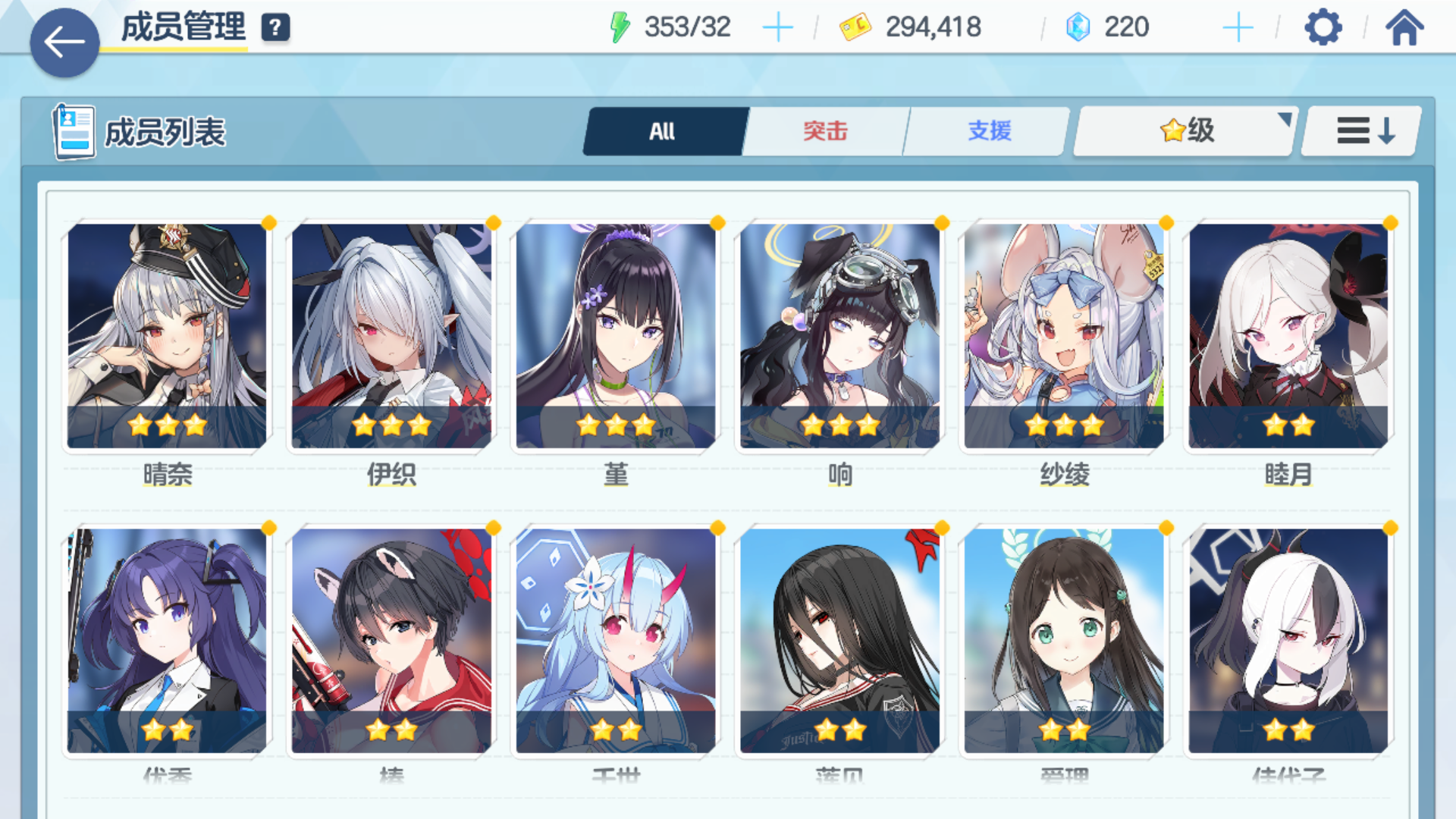Purchase AP with the plus button
The height and width of the screenshot is (819, 1456).
tap(780, 27)
